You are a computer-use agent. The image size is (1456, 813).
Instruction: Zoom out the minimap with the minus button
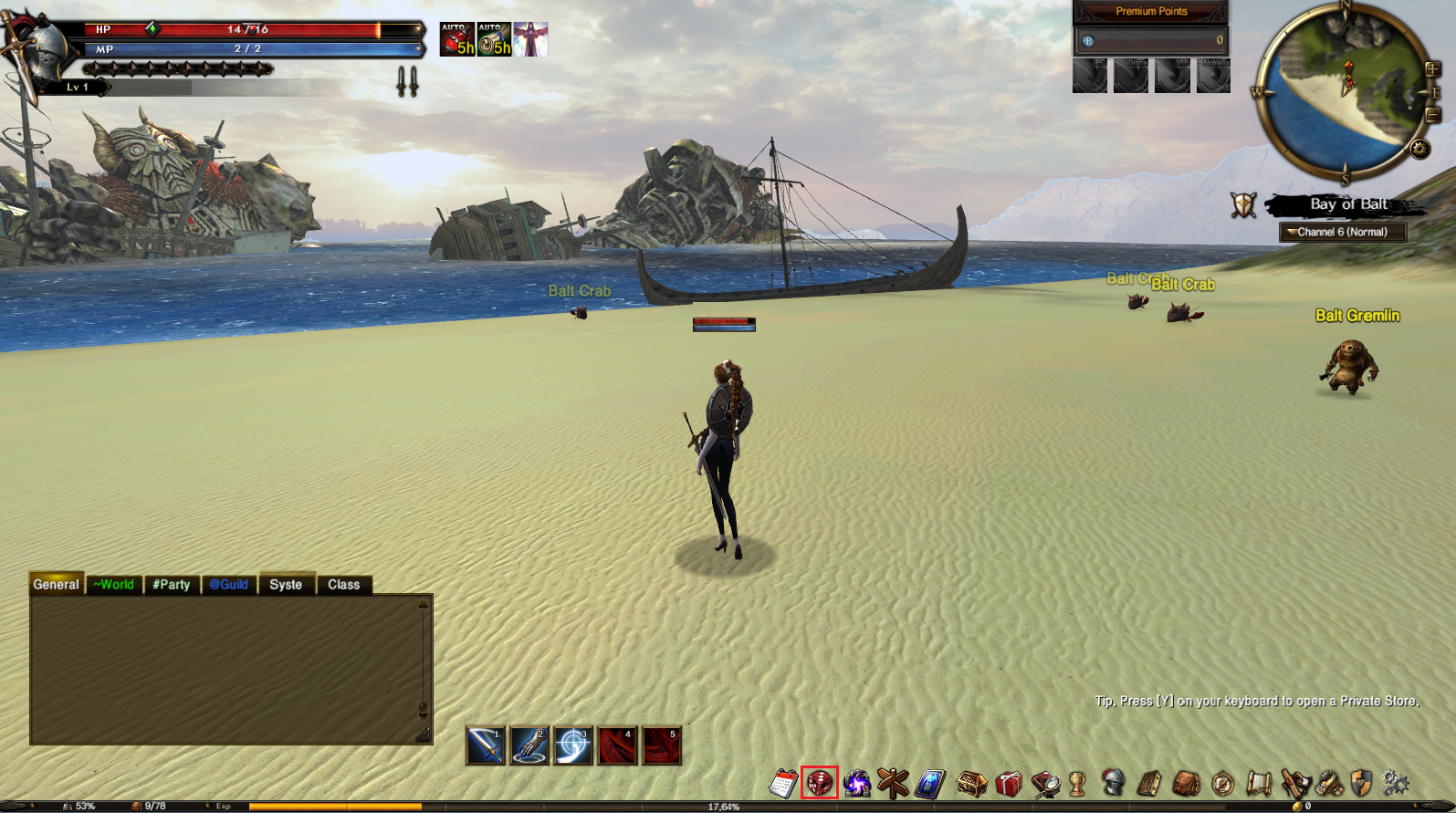click(x=1433, y=115)
